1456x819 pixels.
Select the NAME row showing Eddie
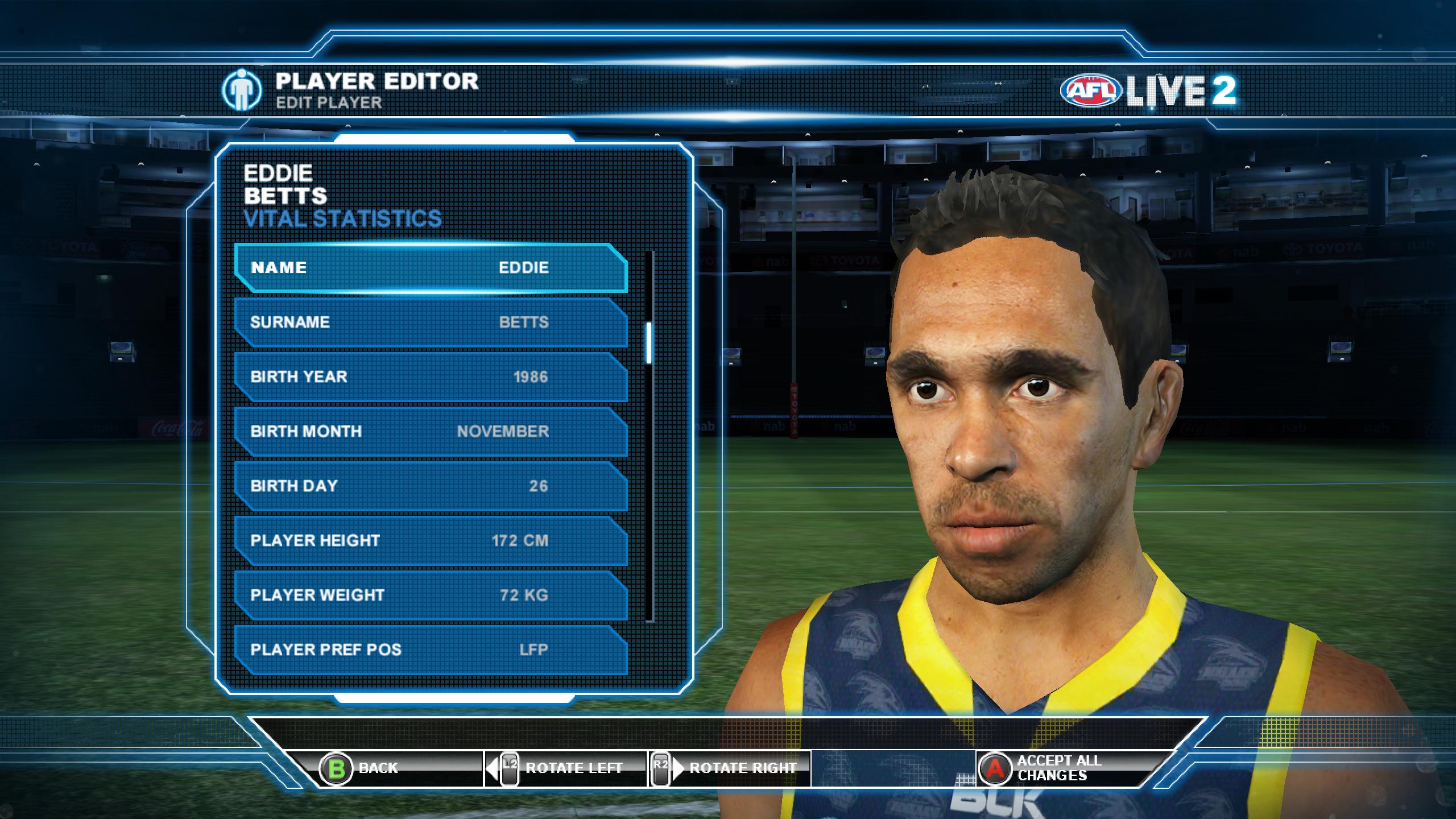pos(431,268)
